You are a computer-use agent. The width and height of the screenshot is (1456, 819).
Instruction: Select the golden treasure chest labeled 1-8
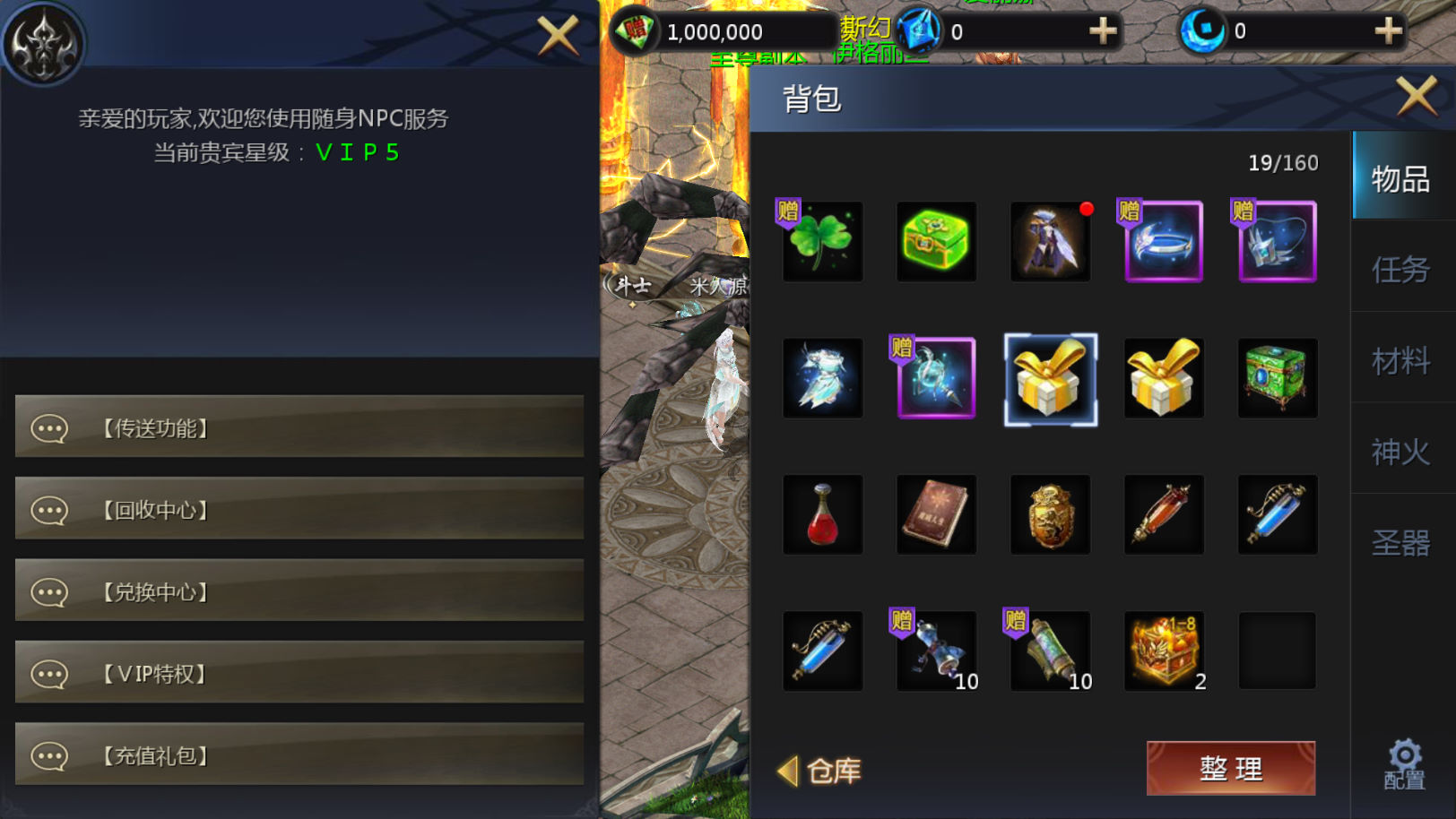[1164, 651]
